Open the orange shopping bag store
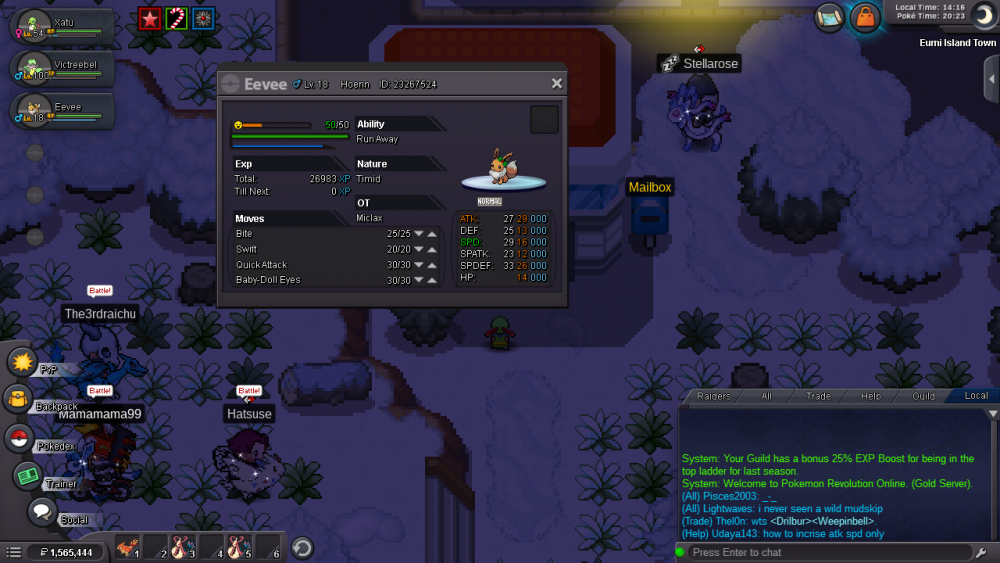This screenshot has height=563, width=1000. point(864,16)
